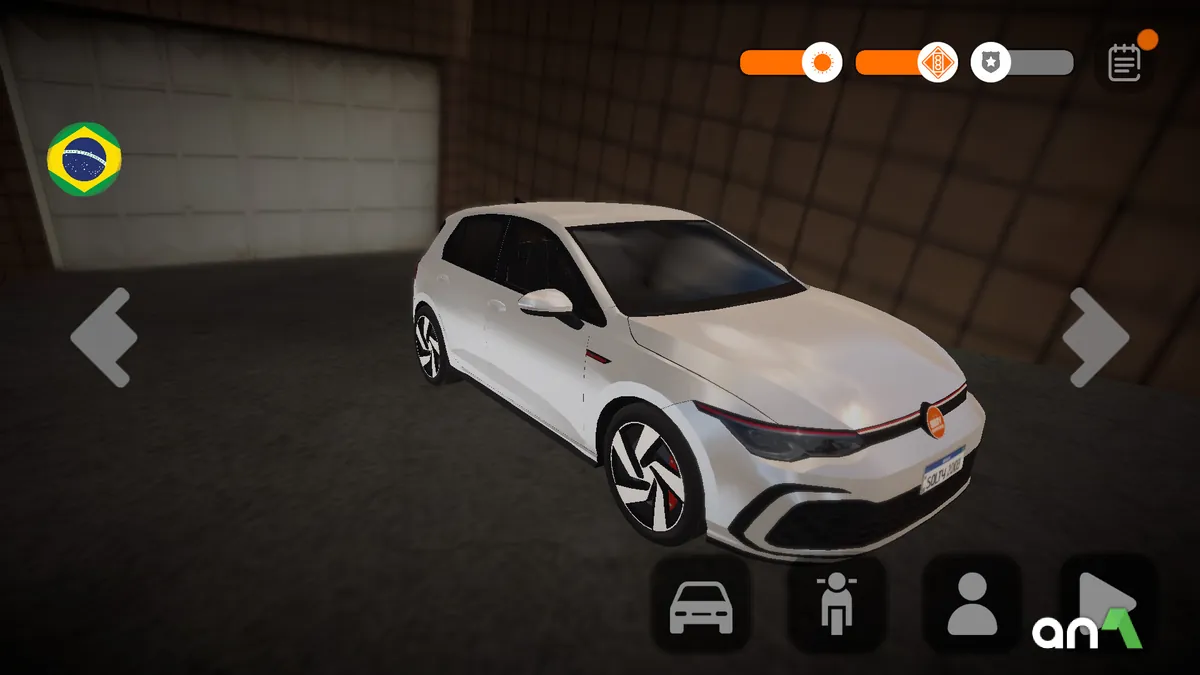Viewport: 1200px width, 675px height.
Task: Open the notepad tasks icon
Action: 1125,62
